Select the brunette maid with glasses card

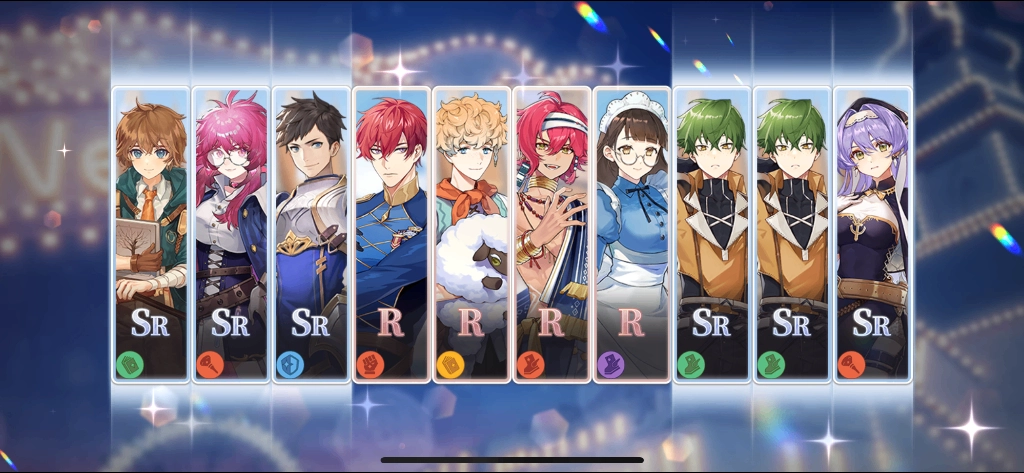[x=631, y=235]
